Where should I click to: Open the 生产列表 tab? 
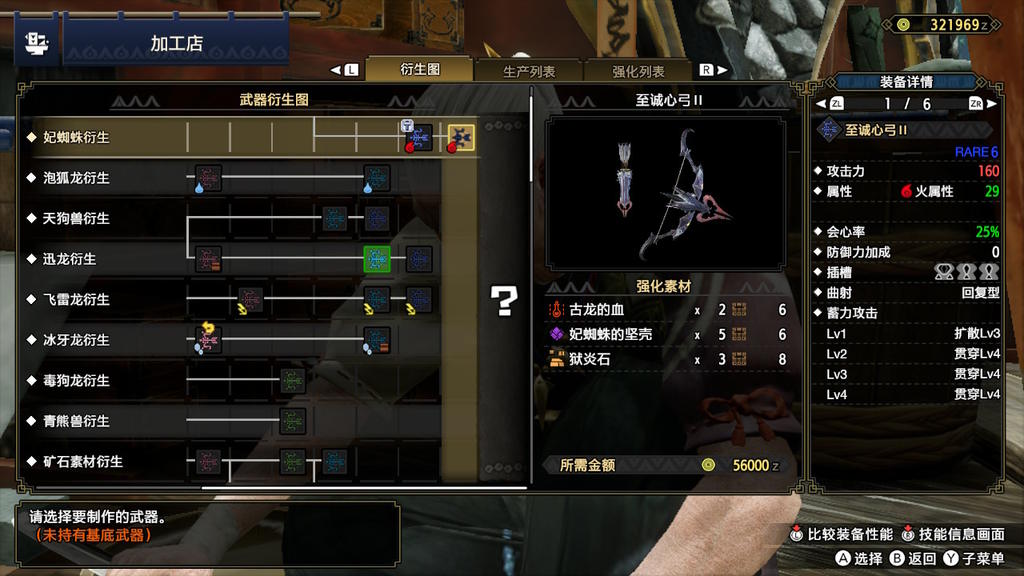(529, 71)
